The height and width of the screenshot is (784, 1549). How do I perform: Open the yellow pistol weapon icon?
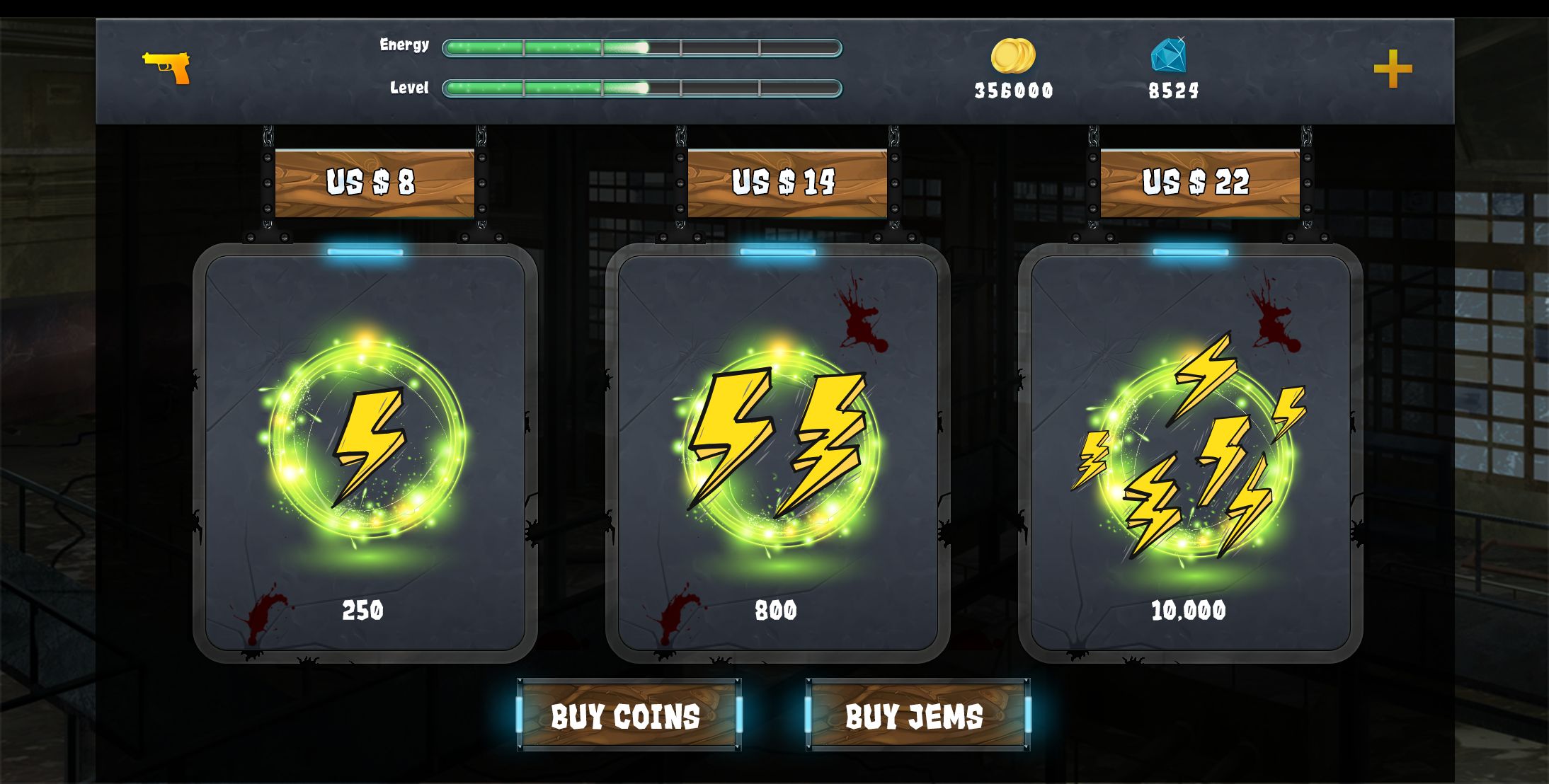click(167, 67)
